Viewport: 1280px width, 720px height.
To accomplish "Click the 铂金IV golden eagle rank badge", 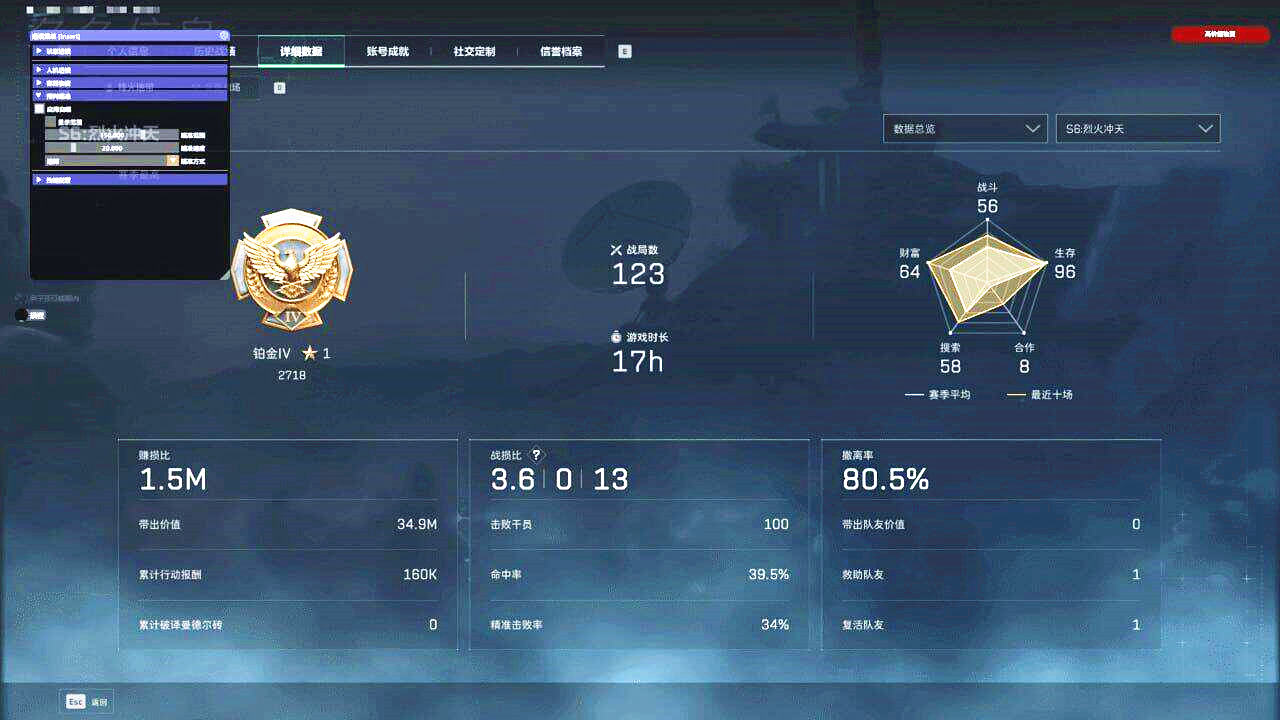I will (291, 270).
